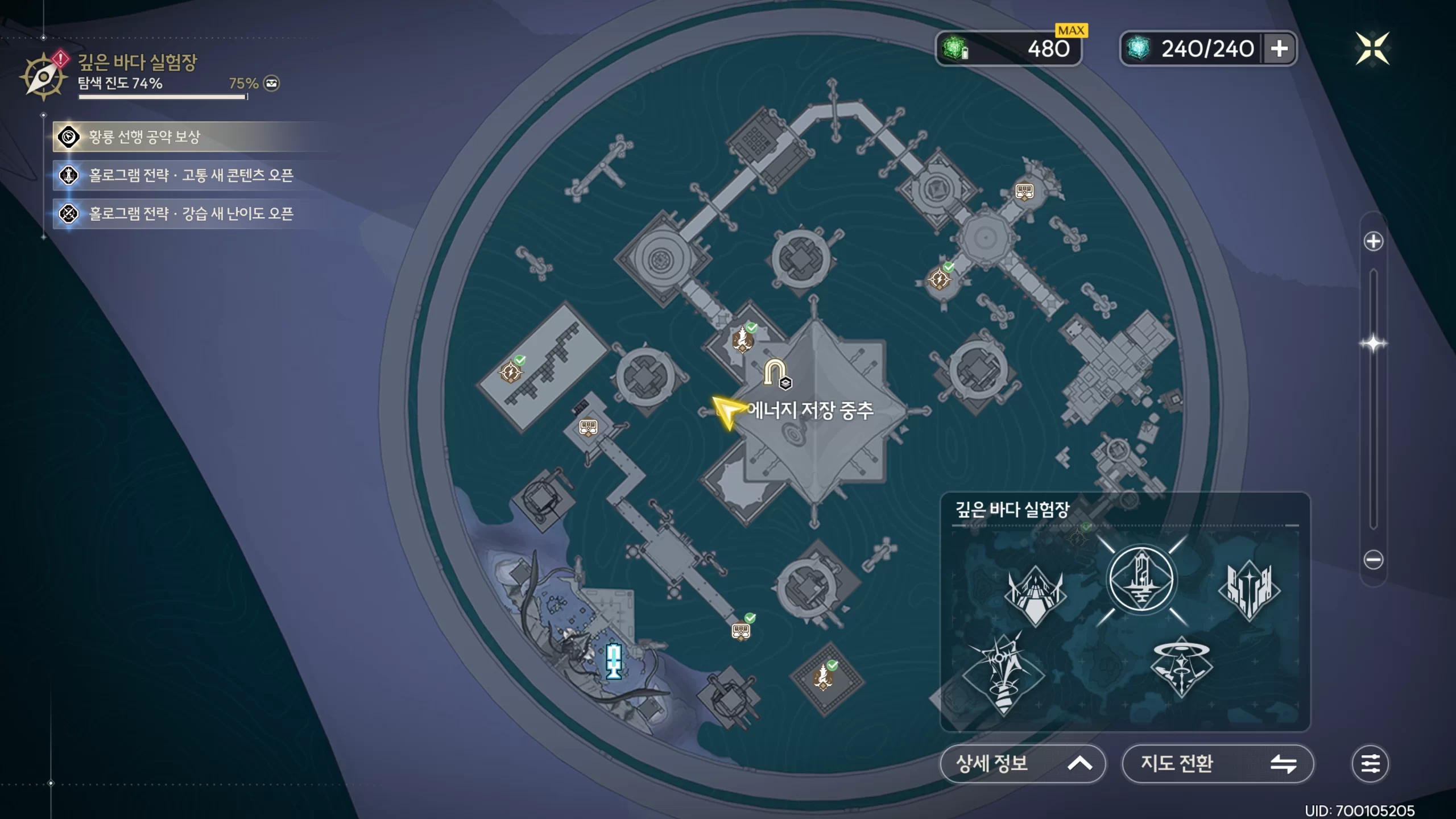Screen dimensions: 1456x819
Task: Close the map with the X button
Action: 1372,48
